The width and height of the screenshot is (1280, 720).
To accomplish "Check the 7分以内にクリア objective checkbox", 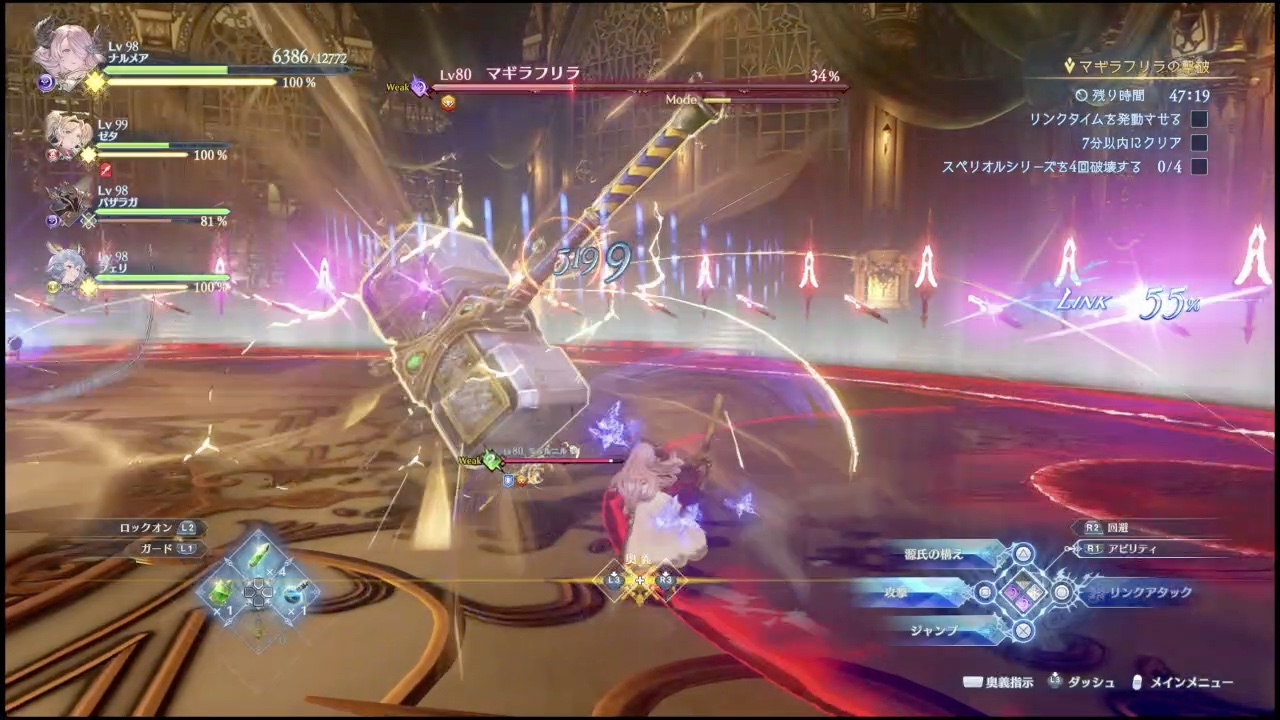I will (x=1199, y=142).
